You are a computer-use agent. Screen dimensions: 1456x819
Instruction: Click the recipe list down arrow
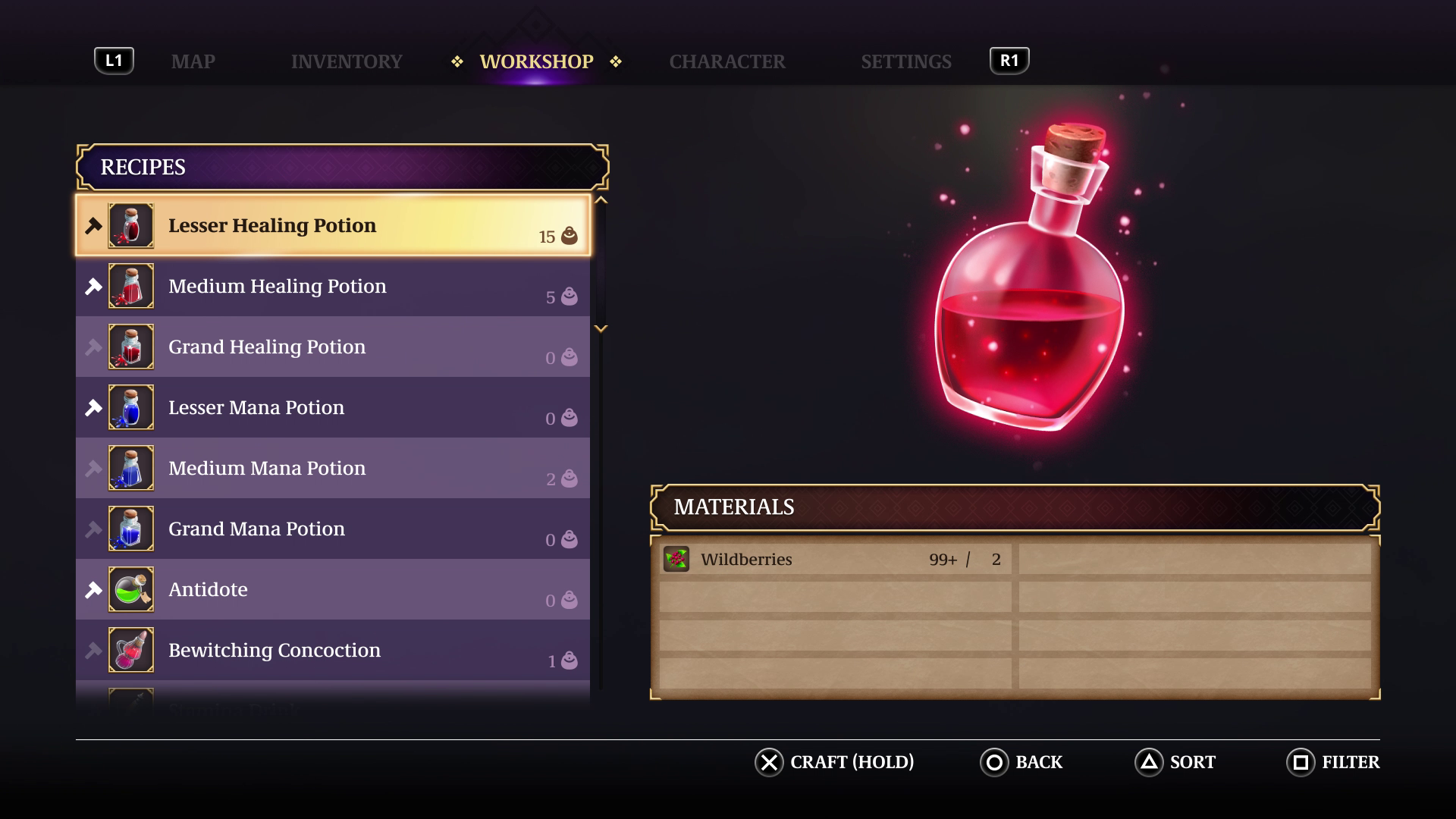click(x=601, y=329)
